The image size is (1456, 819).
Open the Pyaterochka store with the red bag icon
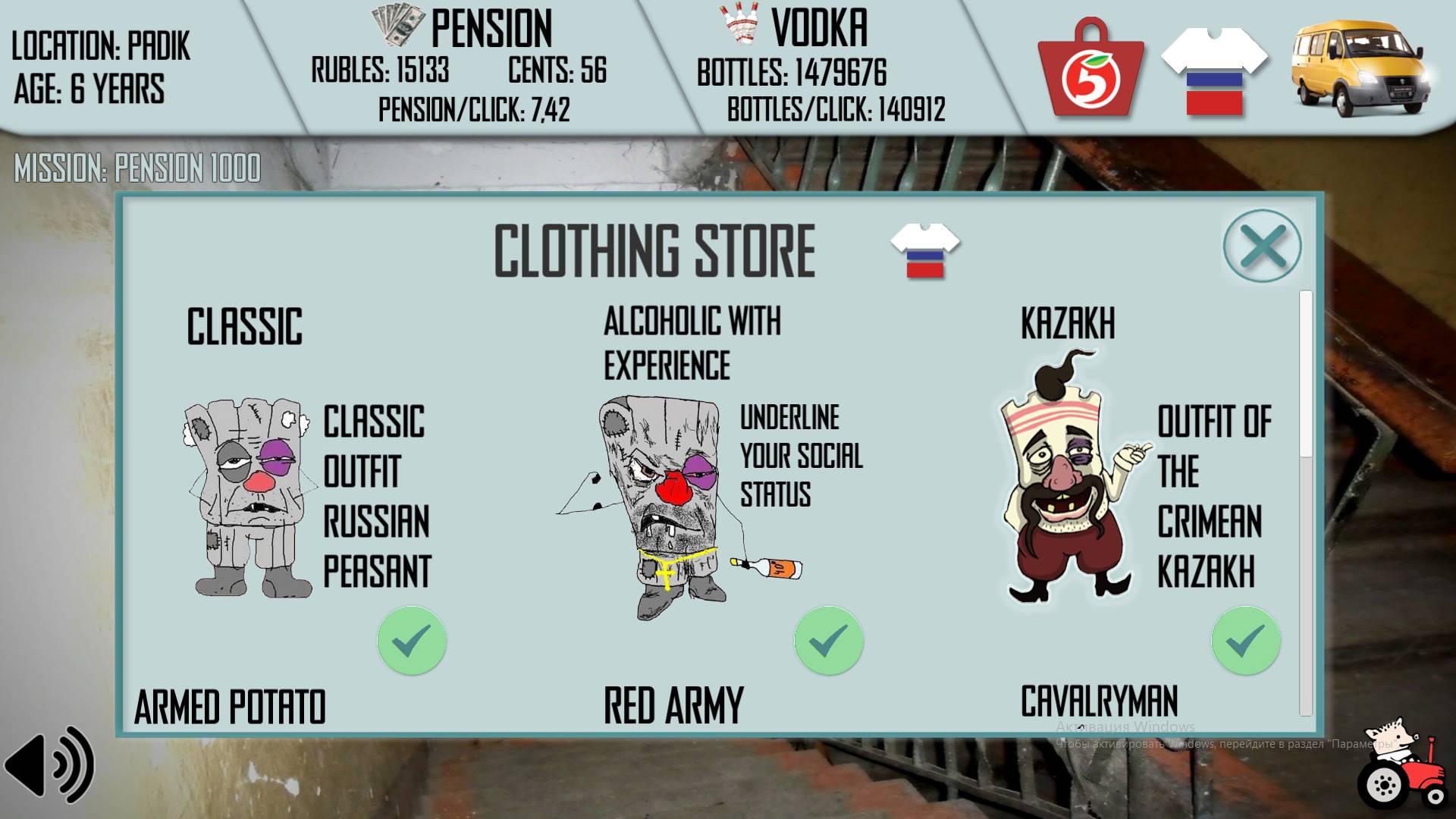[1090, 68]
